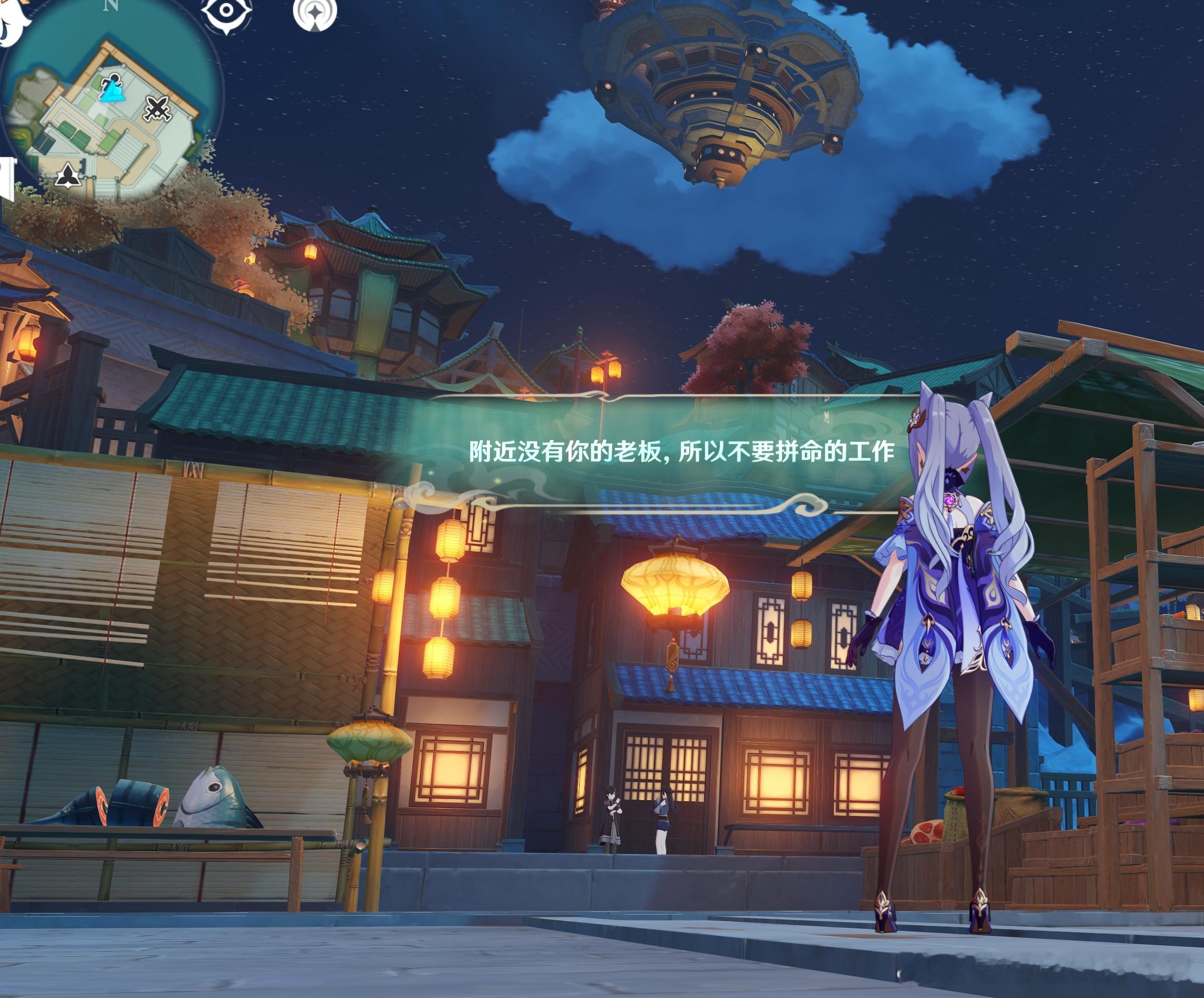1204x998 pixels.
Task: Open the Wish star icon
Action: point(315,14)
